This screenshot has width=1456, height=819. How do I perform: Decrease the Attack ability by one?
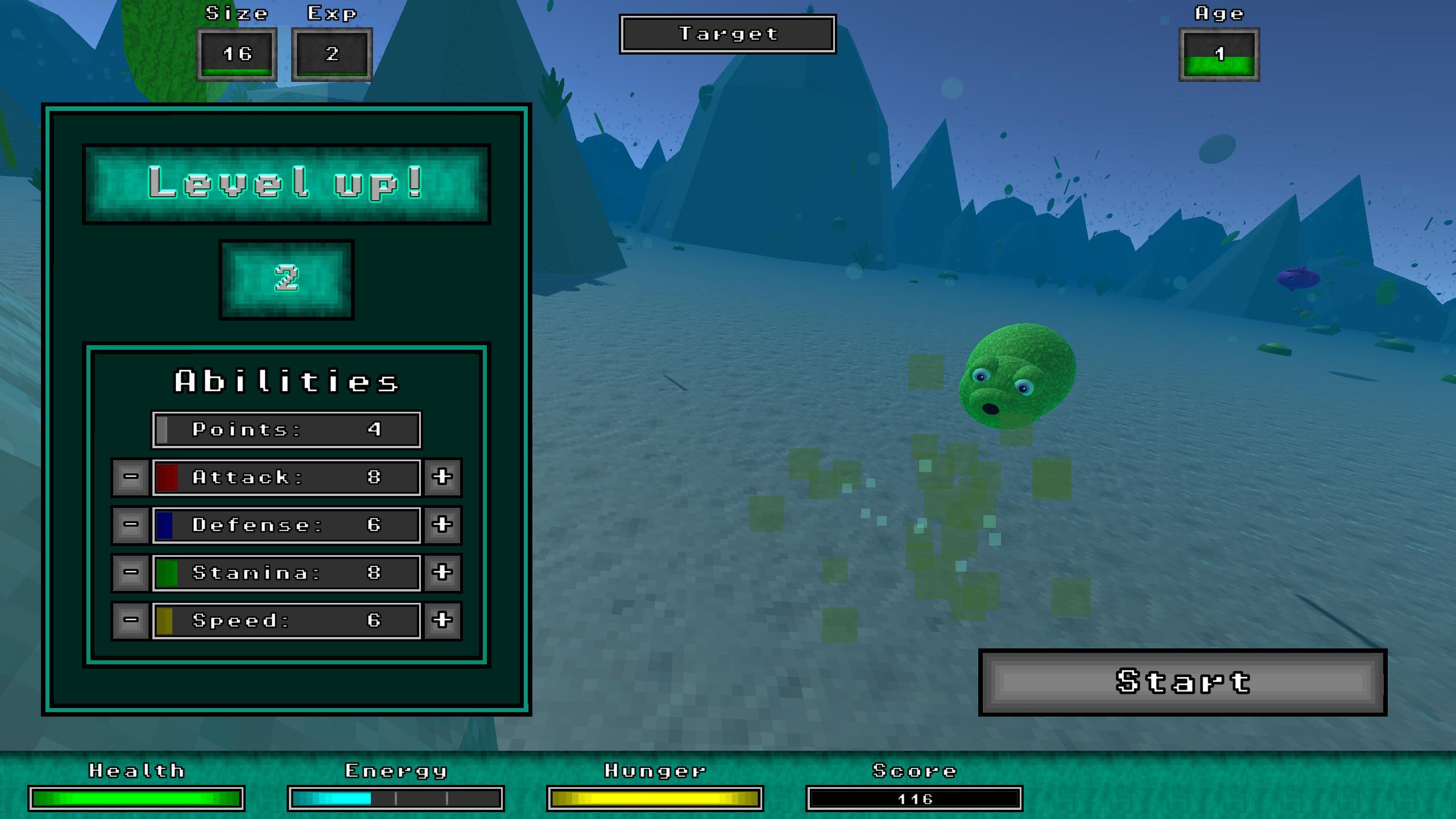131,477
